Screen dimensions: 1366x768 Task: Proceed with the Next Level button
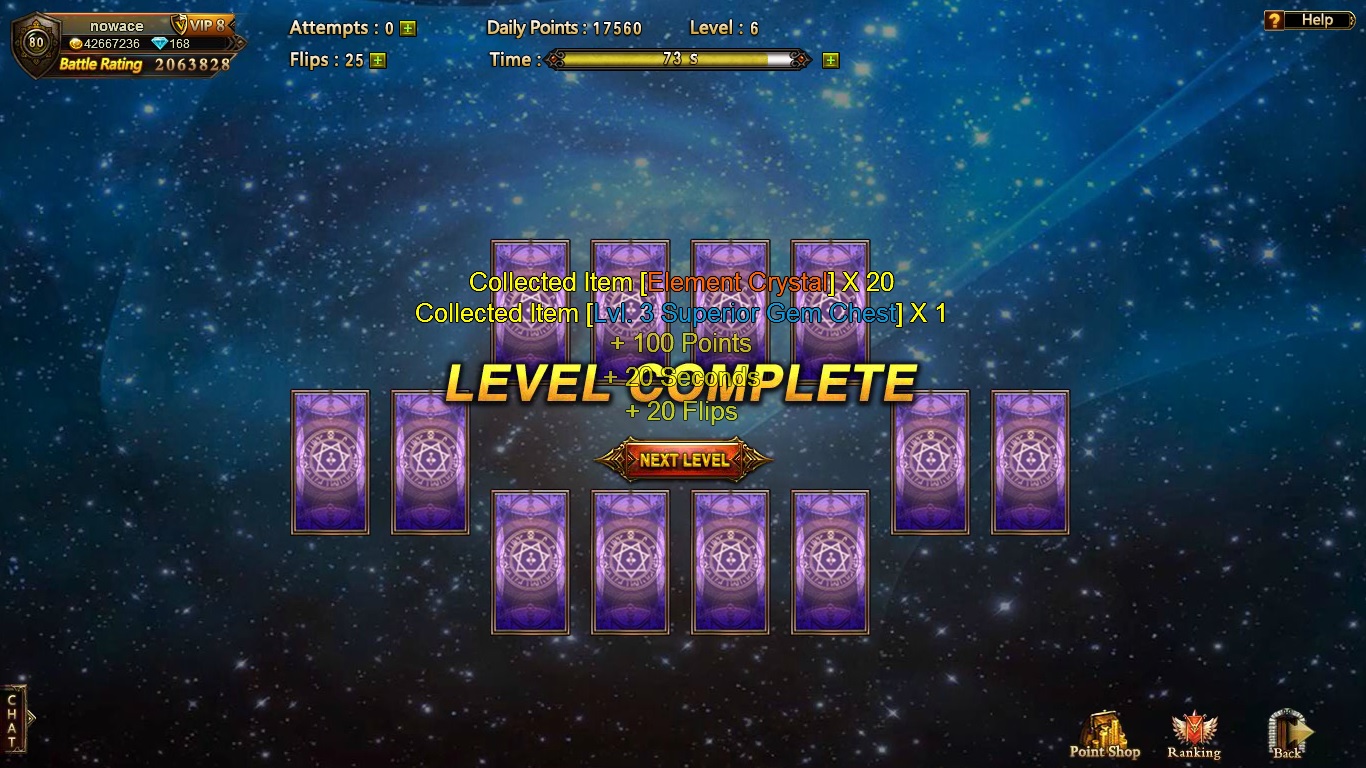click(x=684, y=460)
